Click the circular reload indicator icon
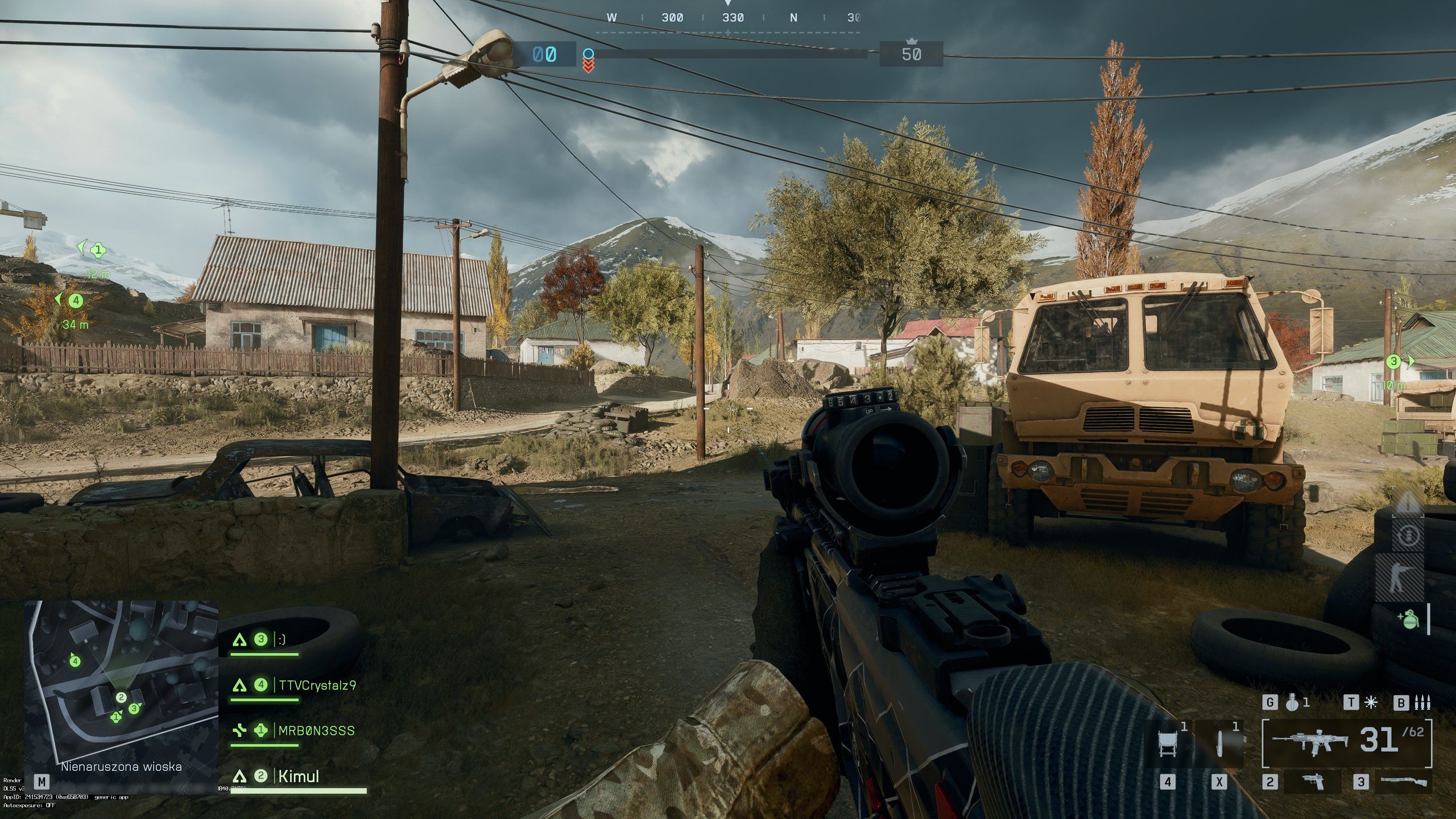 (1407, 536)
